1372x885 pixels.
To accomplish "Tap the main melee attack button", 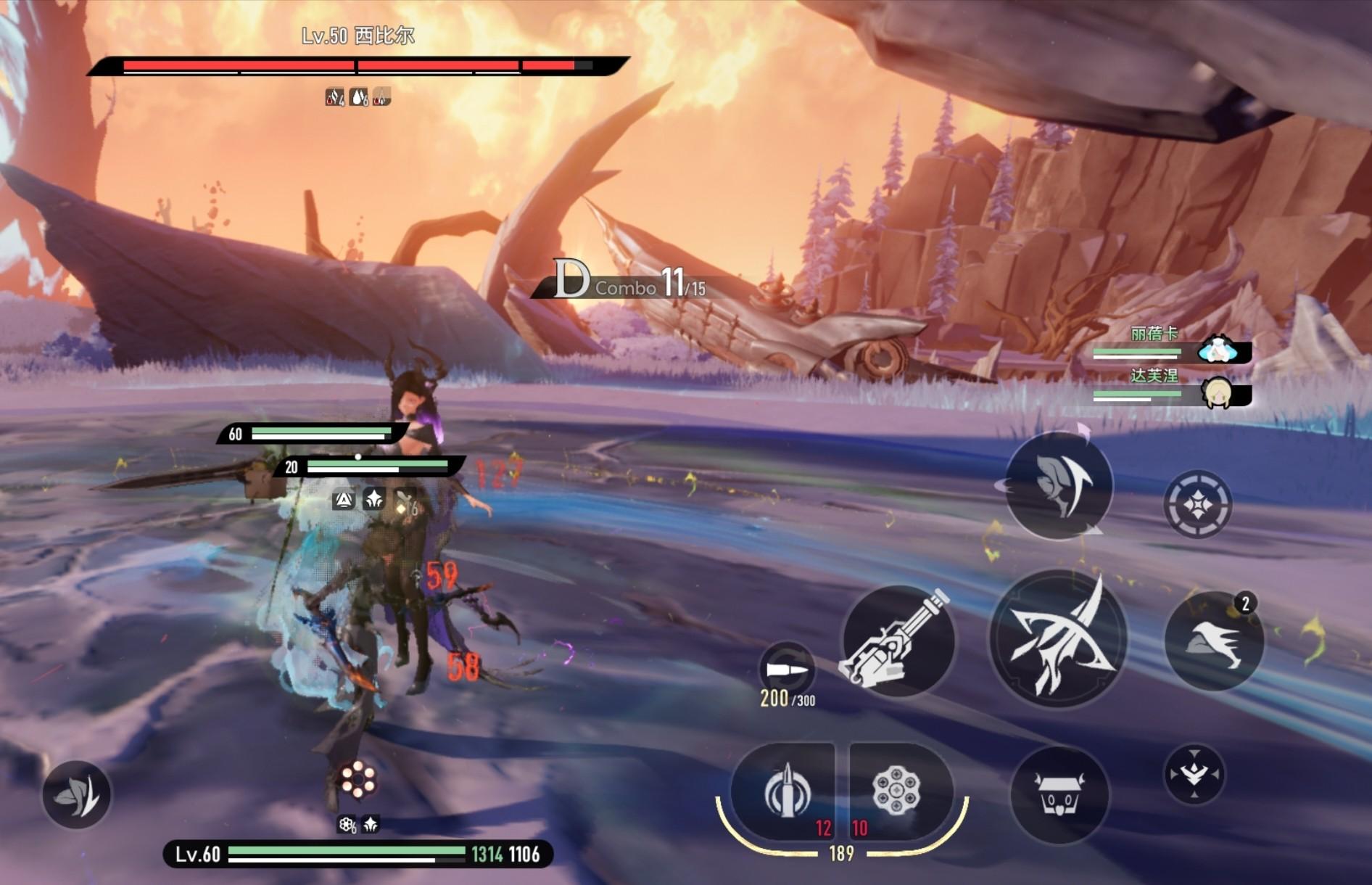I will coord(1058,638).
